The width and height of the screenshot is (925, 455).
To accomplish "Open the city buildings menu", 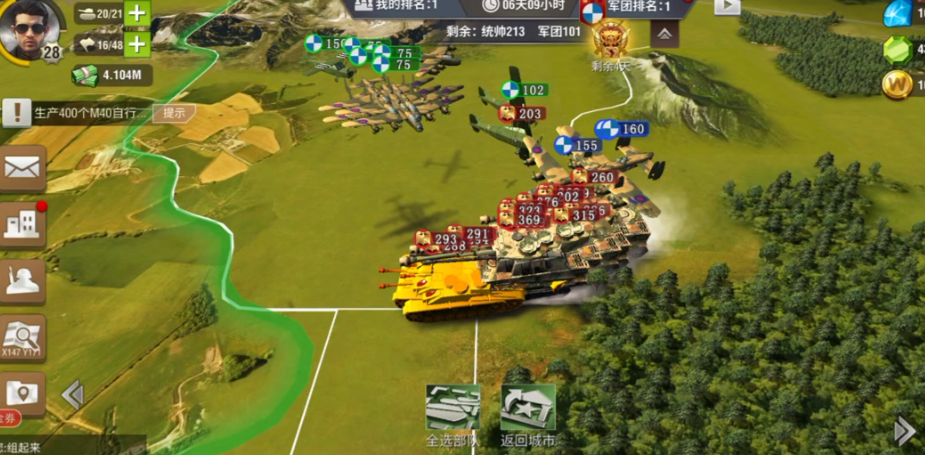I will pyautogui.click(x=22, y=226).
